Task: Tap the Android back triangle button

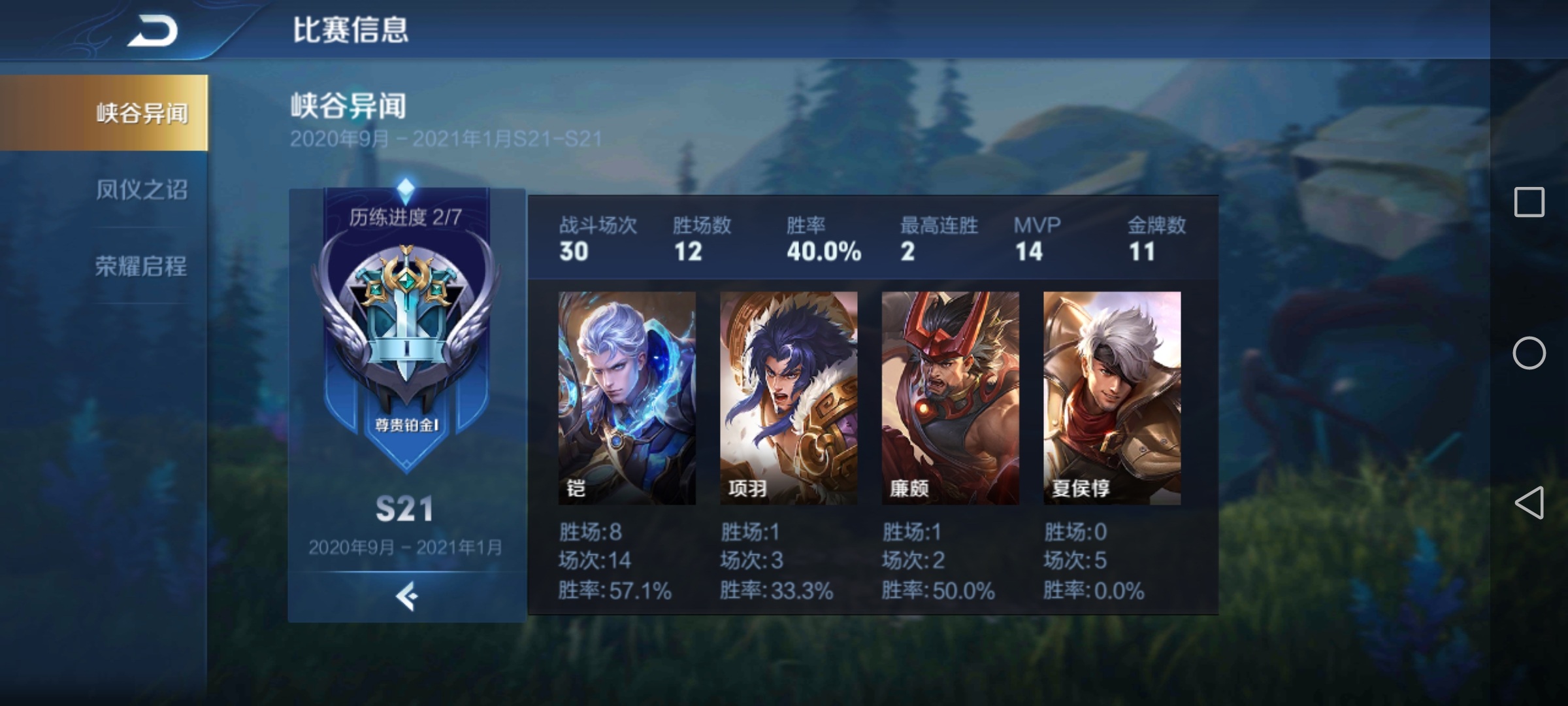Action: (1529, 503)
